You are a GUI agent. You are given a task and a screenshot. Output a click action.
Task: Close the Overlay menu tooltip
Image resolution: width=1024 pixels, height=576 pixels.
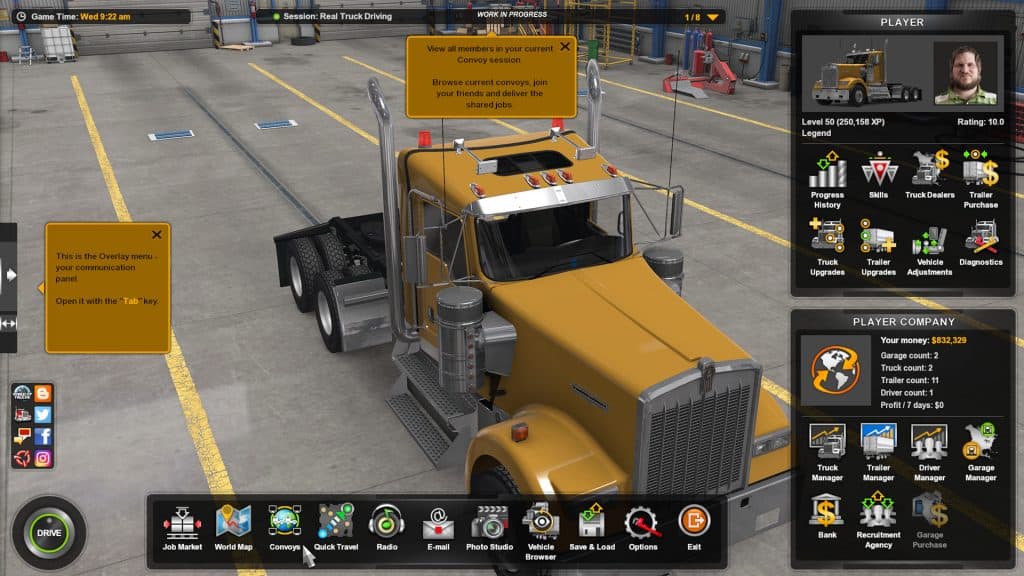(x=157, y=235)
